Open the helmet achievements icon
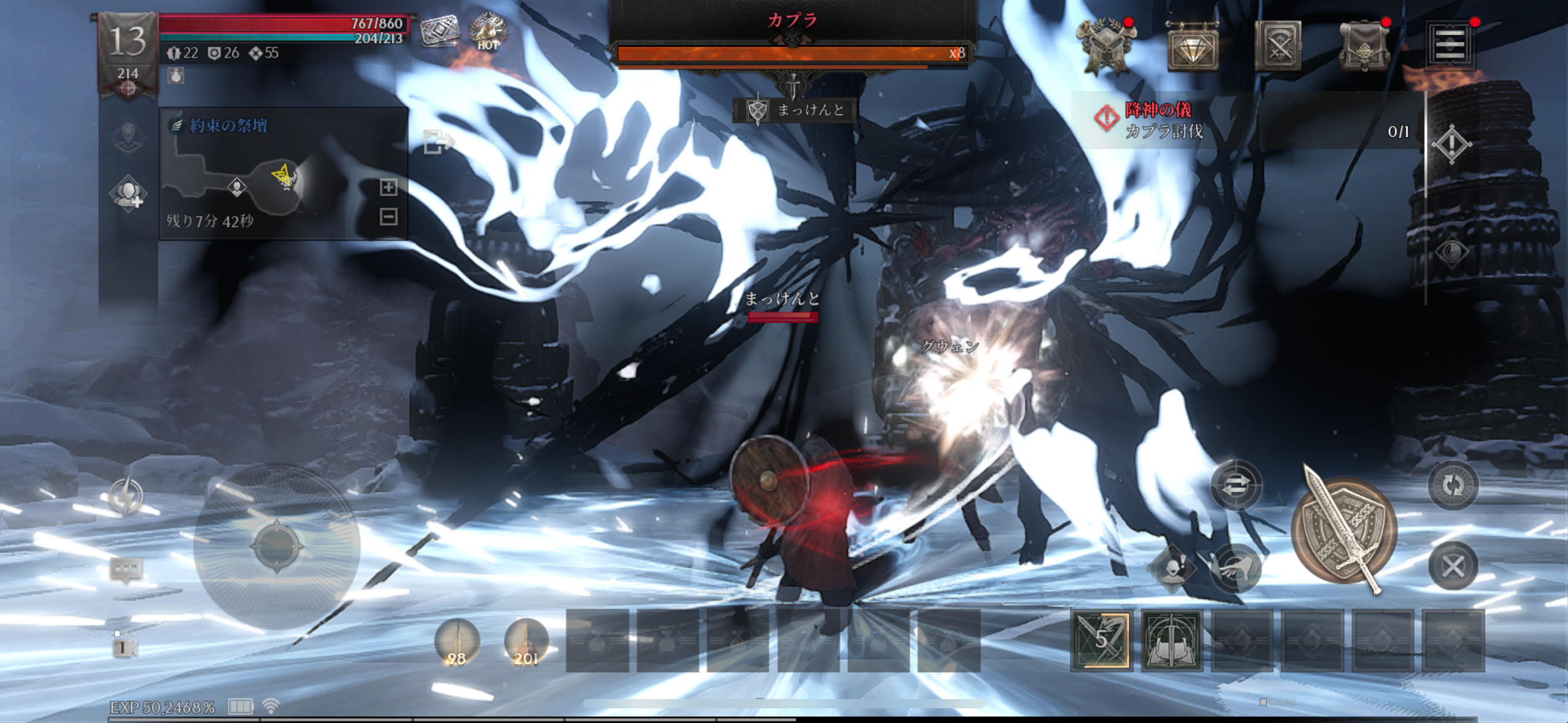 pos(1106,46)
